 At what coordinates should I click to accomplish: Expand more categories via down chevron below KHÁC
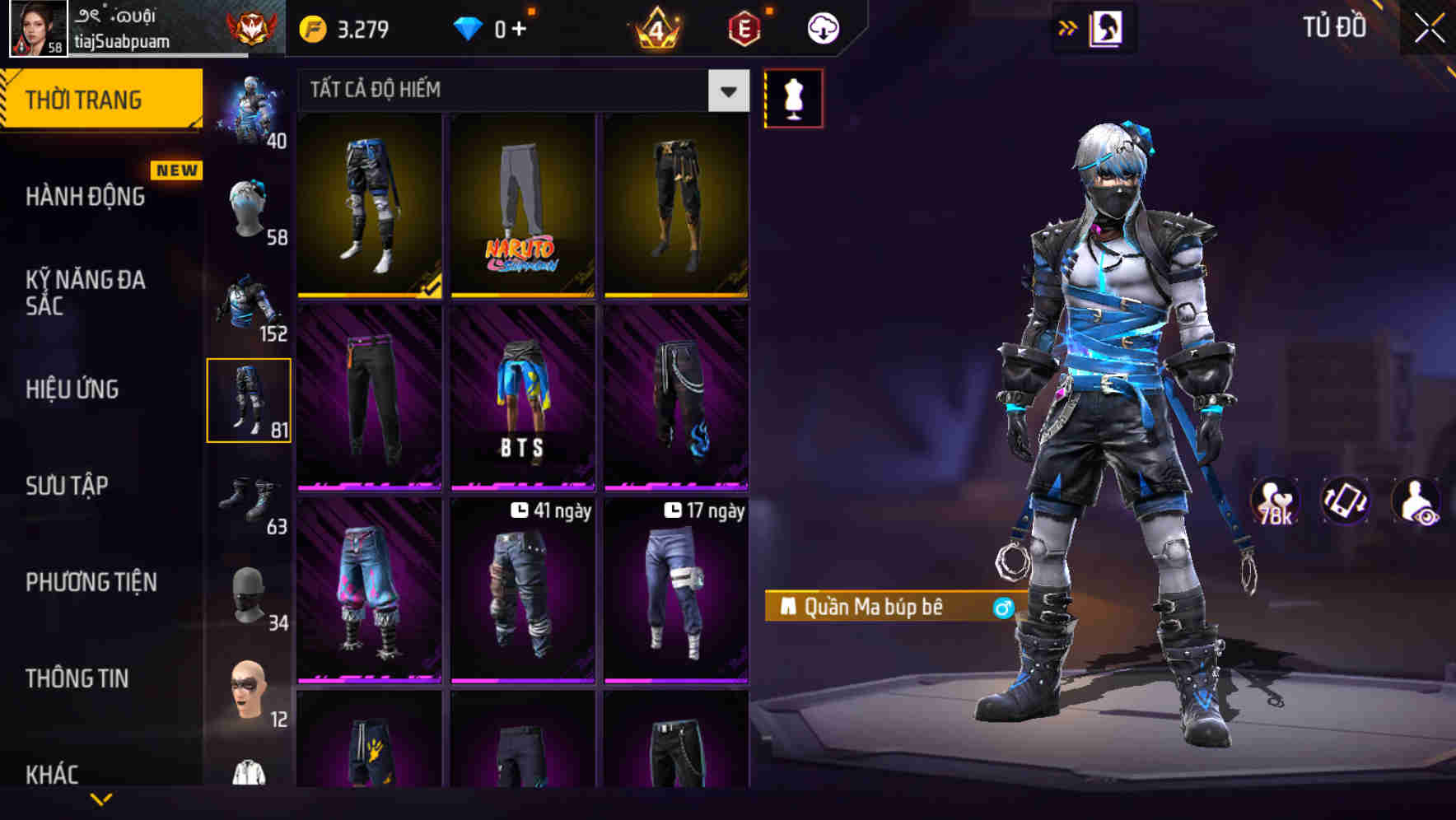pyautogui.click(x=103, y=799)
